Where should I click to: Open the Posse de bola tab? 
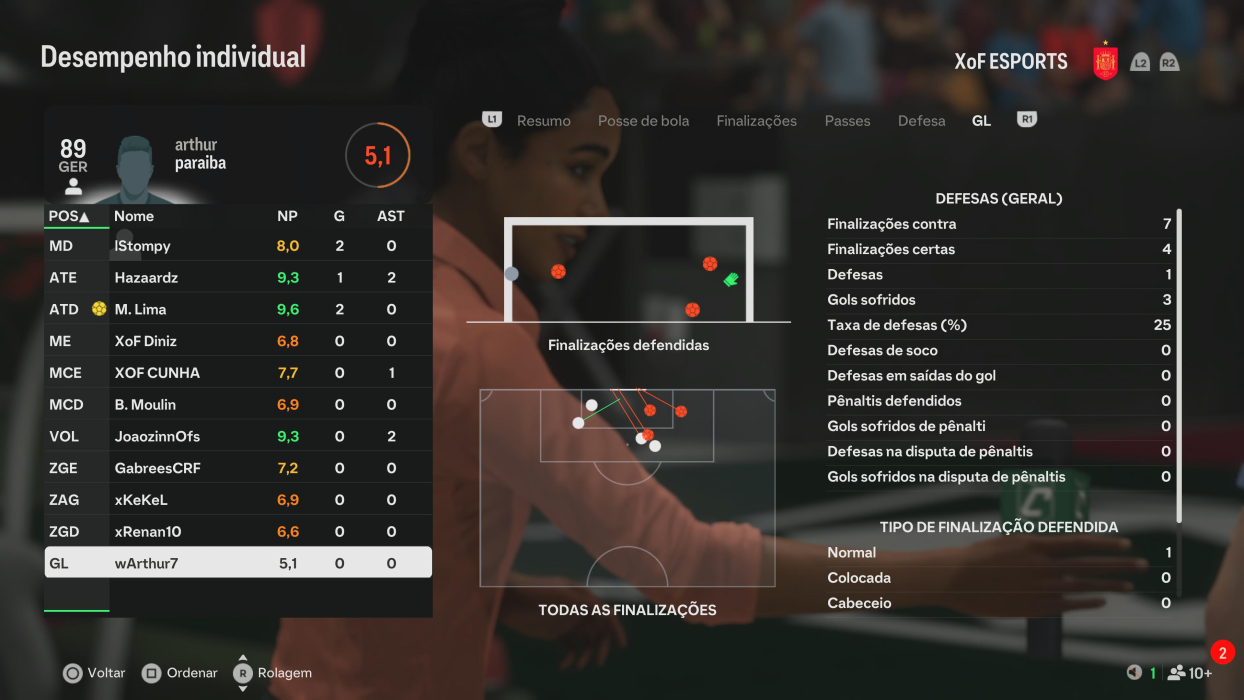(643, 121)
